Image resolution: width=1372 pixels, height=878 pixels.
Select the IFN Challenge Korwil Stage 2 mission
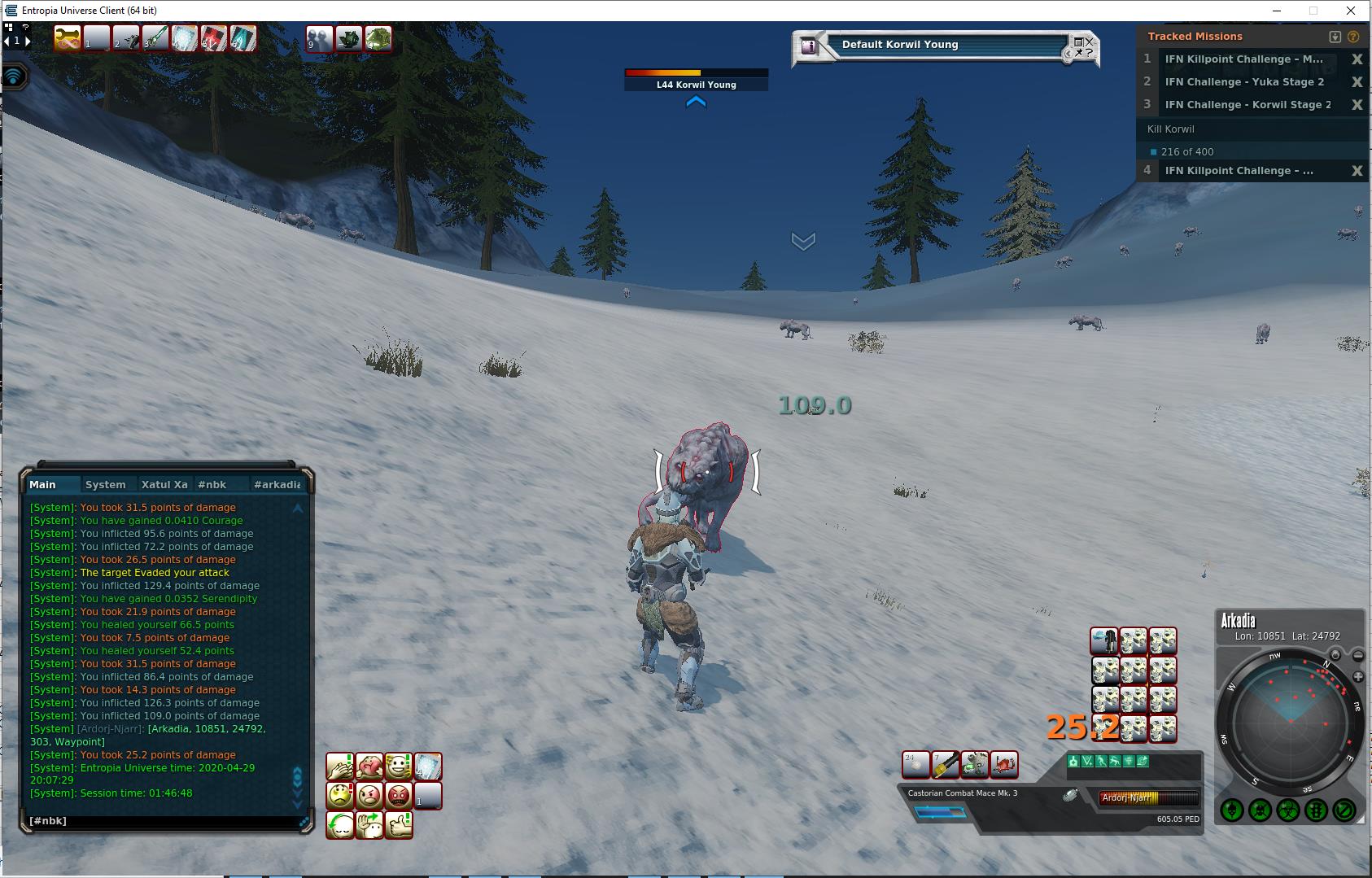click(x=1247, y=105)
